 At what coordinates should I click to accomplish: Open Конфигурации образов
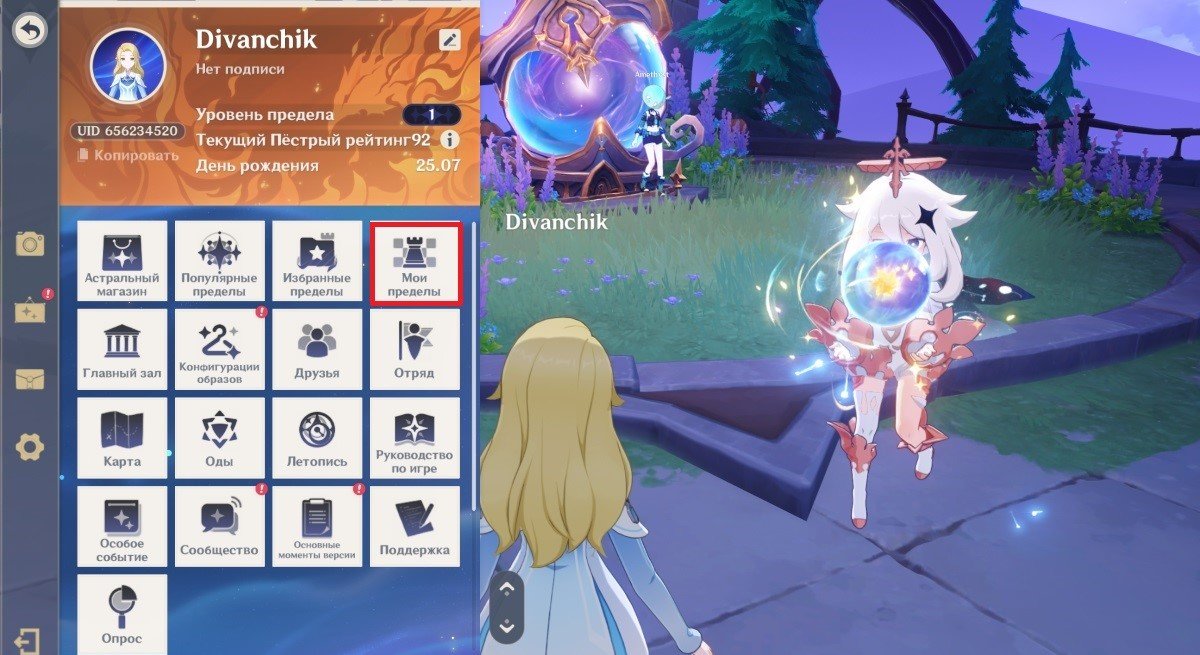pos(220,350)
